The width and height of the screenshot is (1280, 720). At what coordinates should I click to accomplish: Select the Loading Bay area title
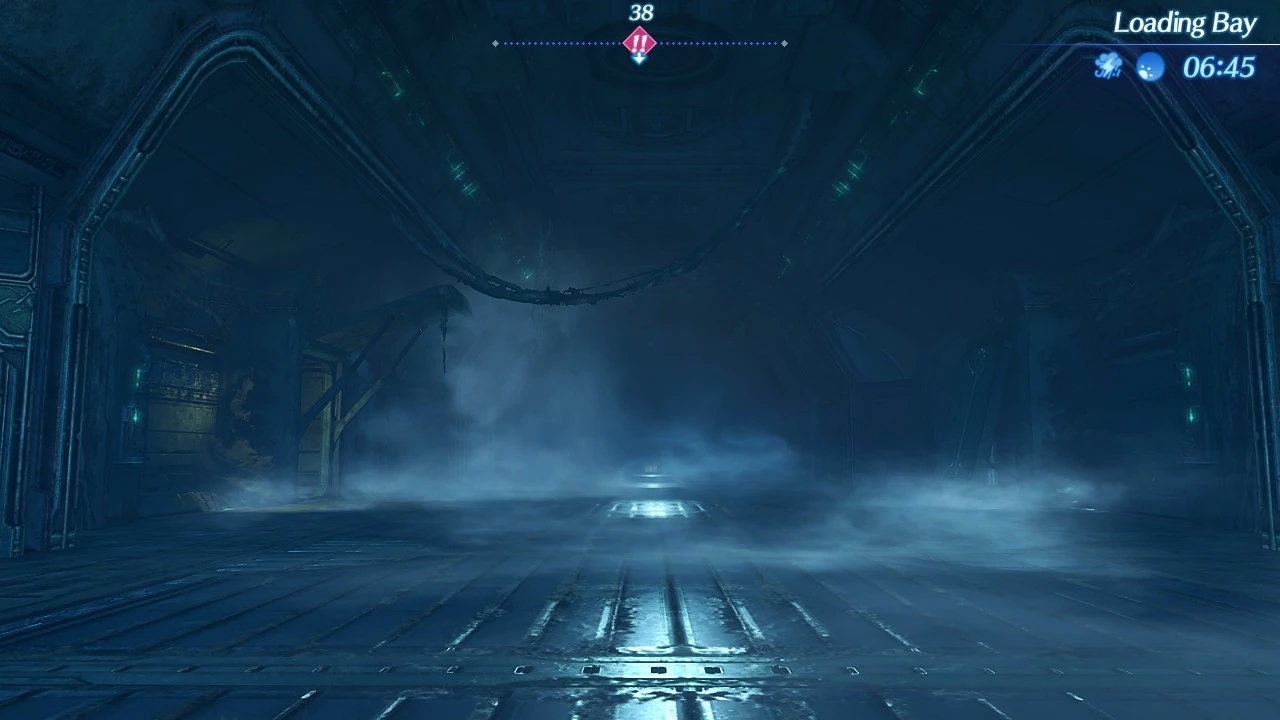(x=1186, y=22)
